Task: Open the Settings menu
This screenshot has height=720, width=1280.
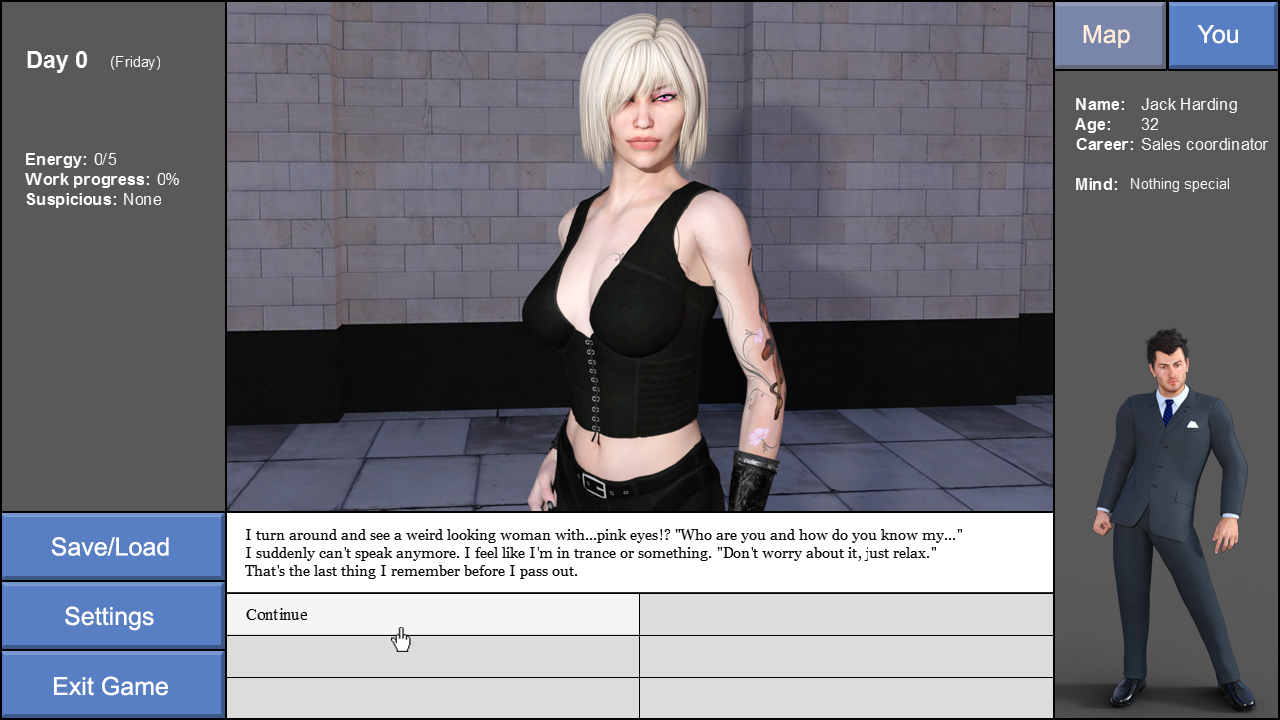Action: (112, 616)
